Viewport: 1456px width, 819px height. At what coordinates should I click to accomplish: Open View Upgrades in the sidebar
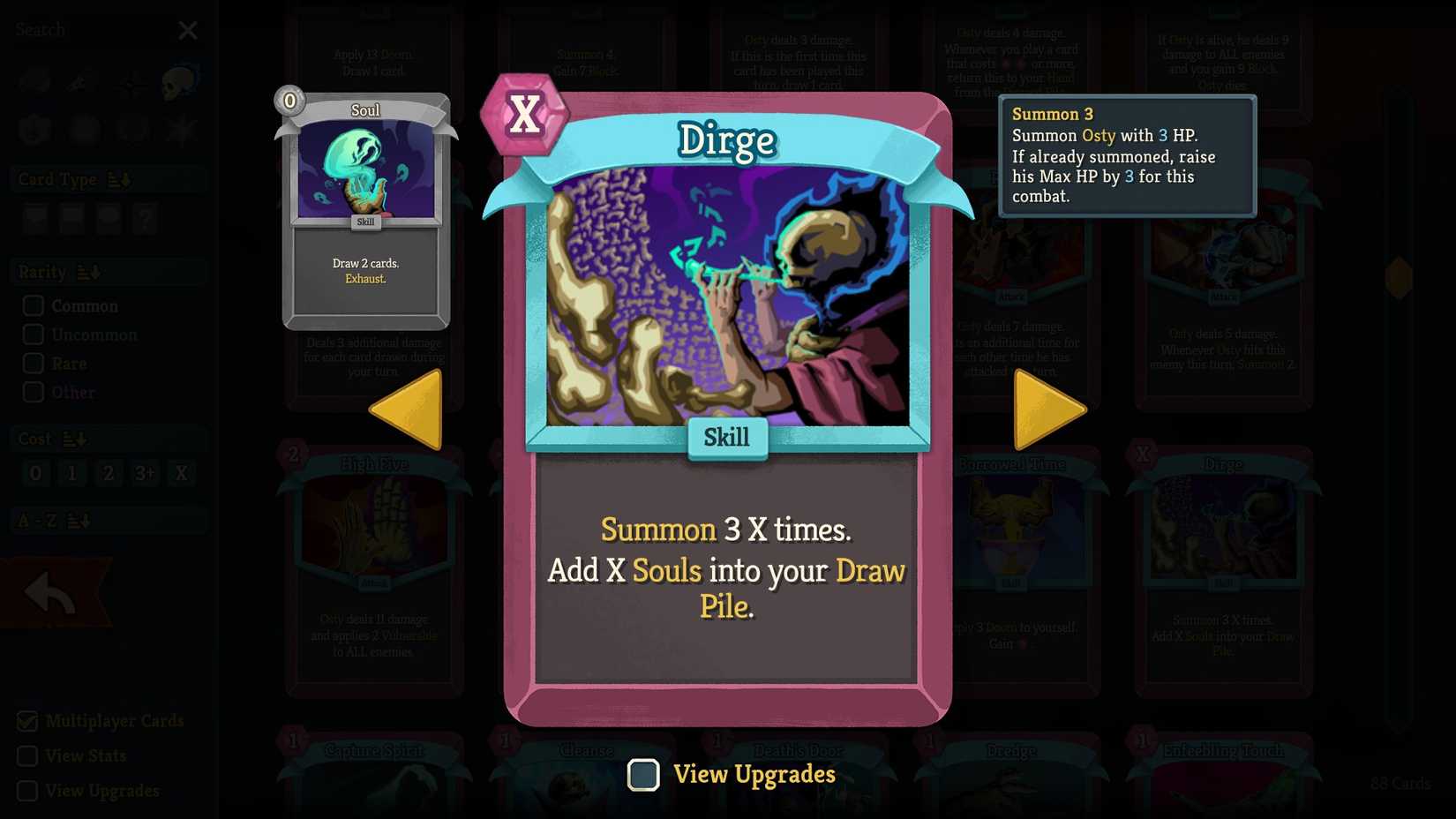coord(26,791)
